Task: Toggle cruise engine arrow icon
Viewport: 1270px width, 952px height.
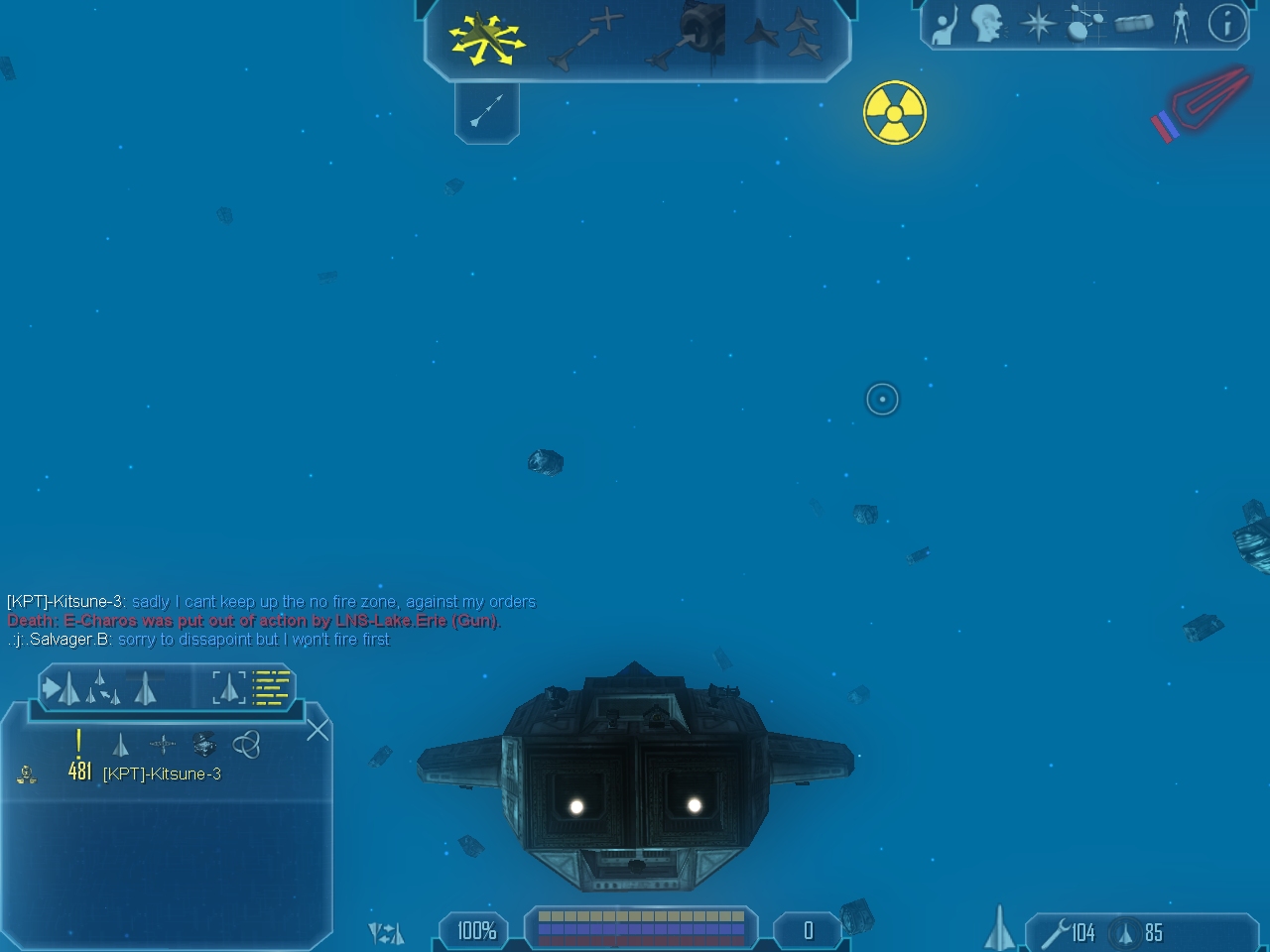Action: [x=486, y=111]
